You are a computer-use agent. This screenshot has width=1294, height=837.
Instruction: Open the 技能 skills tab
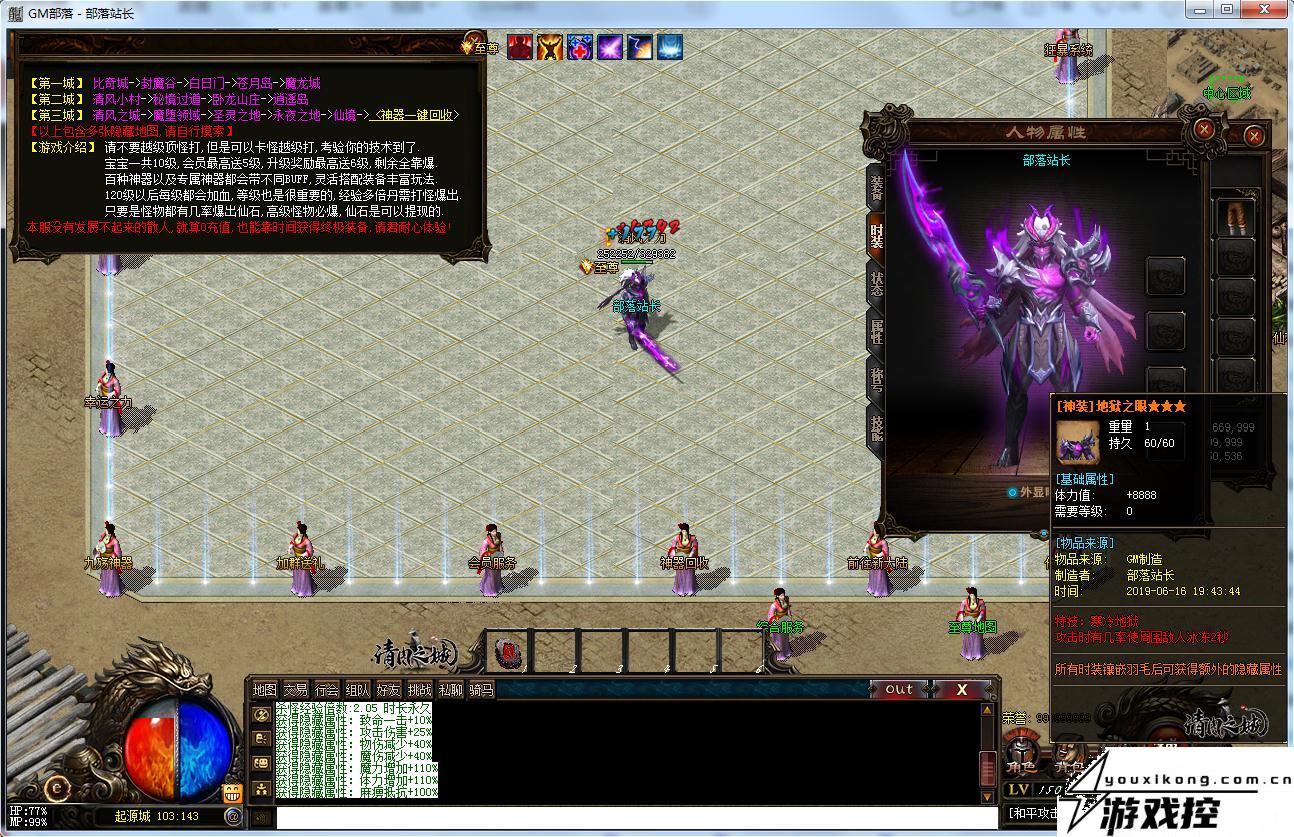pos(876,428)
